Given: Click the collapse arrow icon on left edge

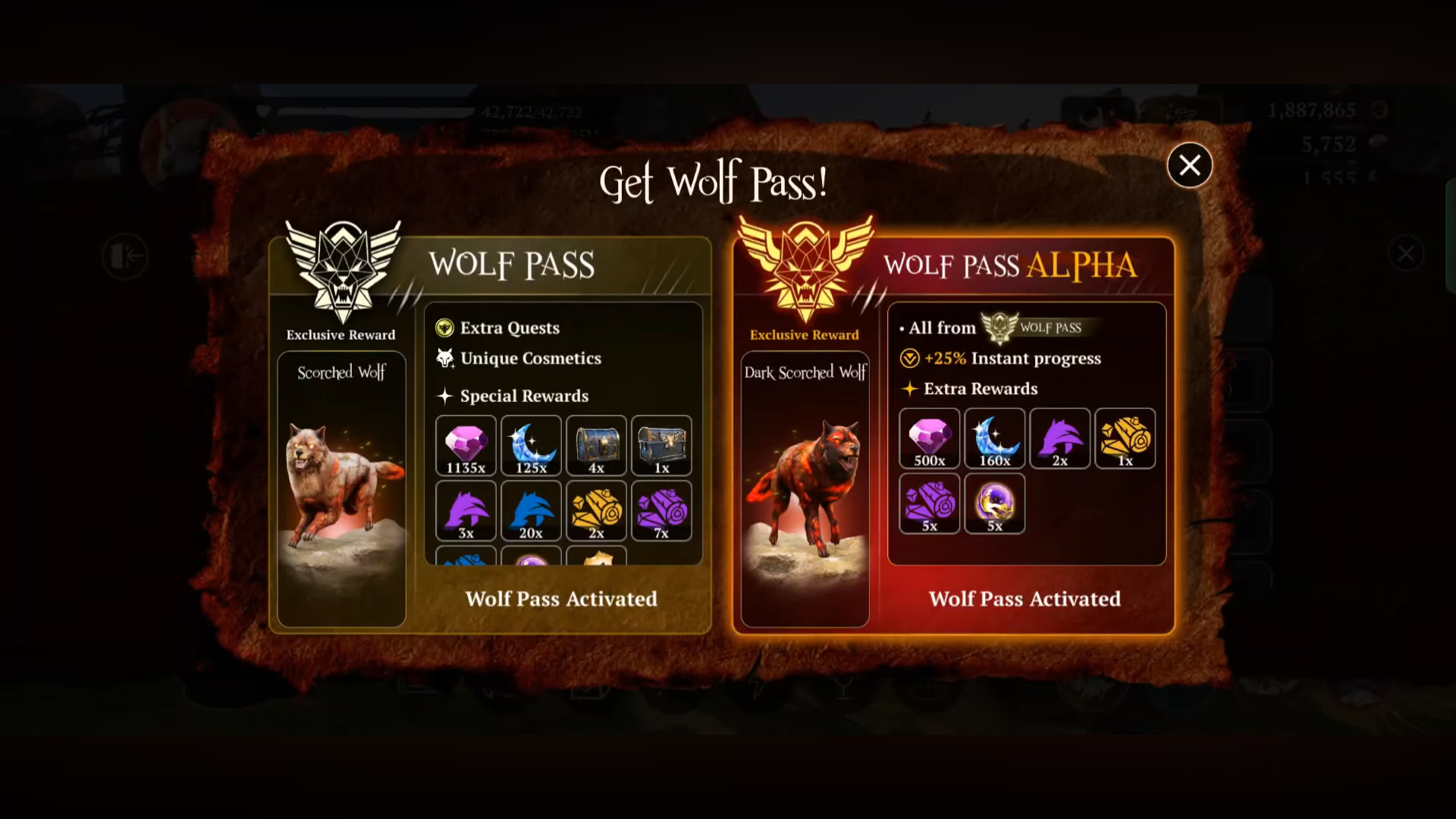Looking at the screenshot, I should 126,256.
